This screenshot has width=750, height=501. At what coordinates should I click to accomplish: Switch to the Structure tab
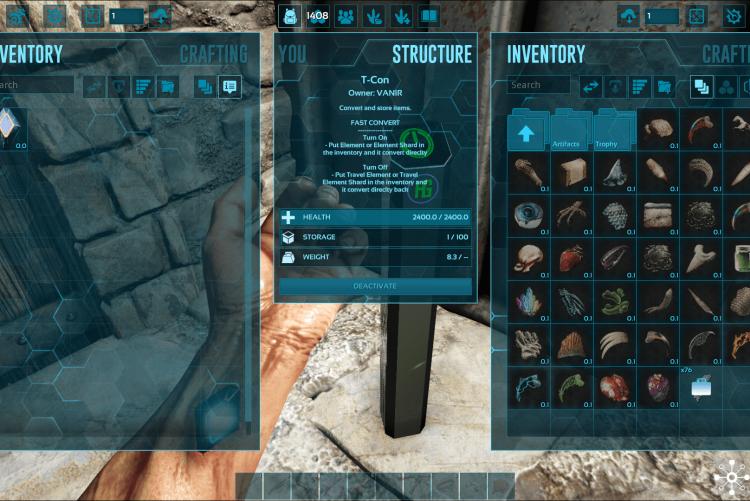(x=431, y=54)
